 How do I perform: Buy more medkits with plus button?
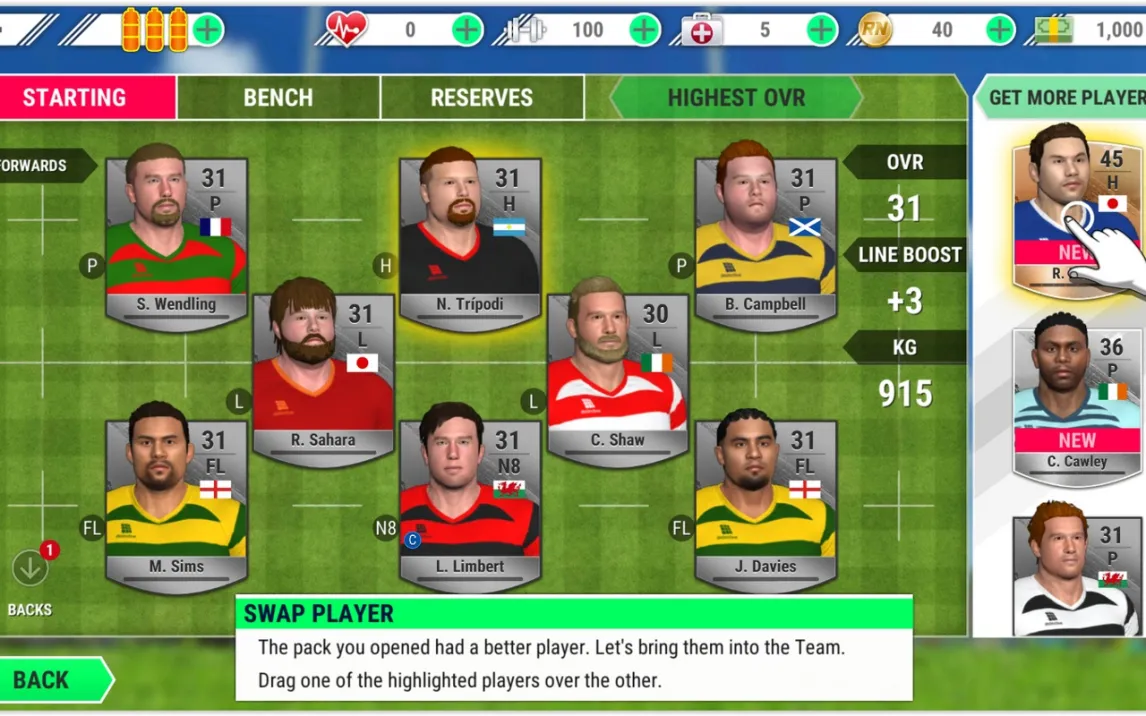tap(821, 30)
